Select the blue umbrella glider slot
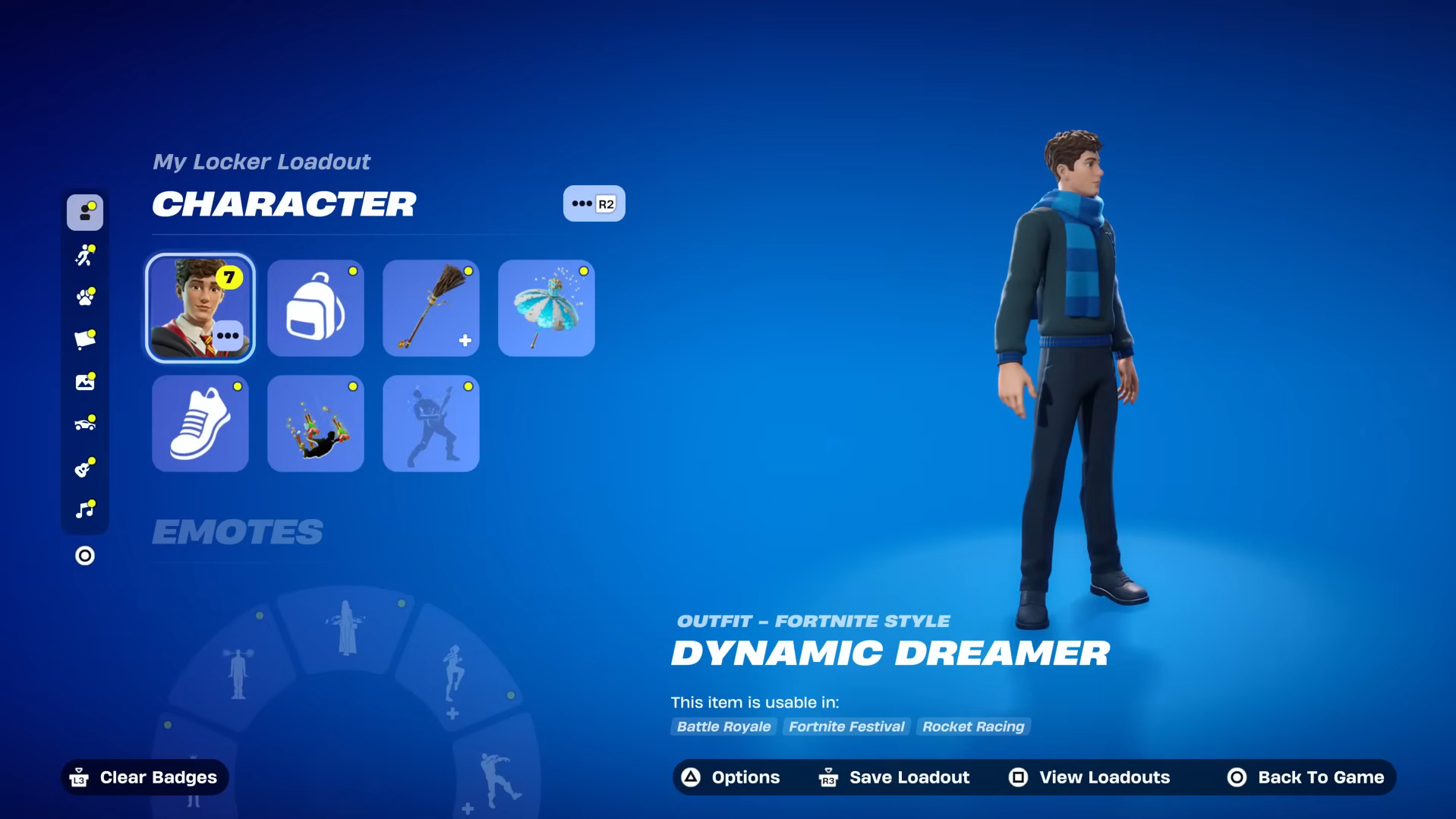The image size is (1456, 819). (x=547, y=308)
